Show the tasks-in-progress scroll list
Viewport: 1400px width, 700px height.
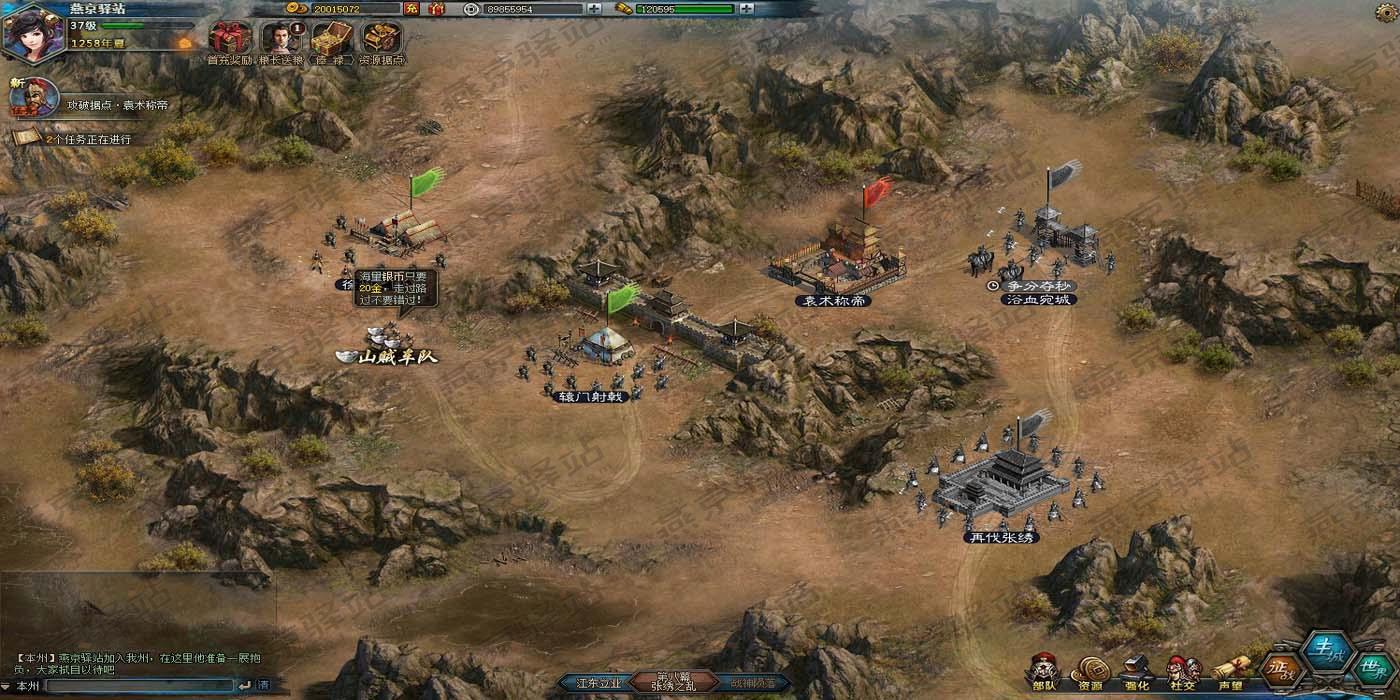(88, 139)
